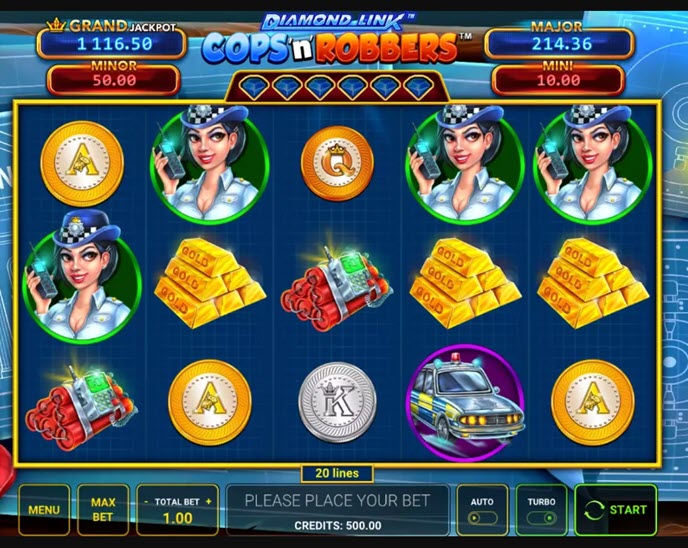
Task: Hit the green START spin button
Action: tap(616, 509)
